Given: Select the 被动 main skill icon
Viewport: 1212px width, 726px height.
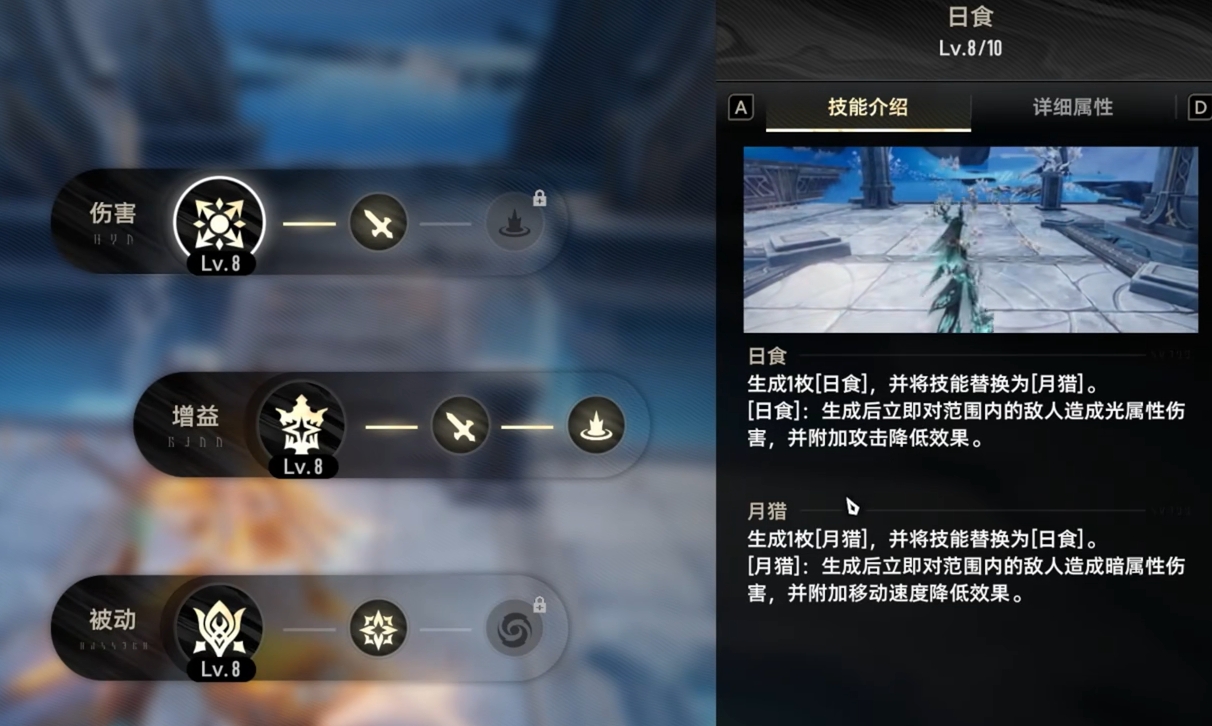Looking at the screenshot, I should point(219,629).
